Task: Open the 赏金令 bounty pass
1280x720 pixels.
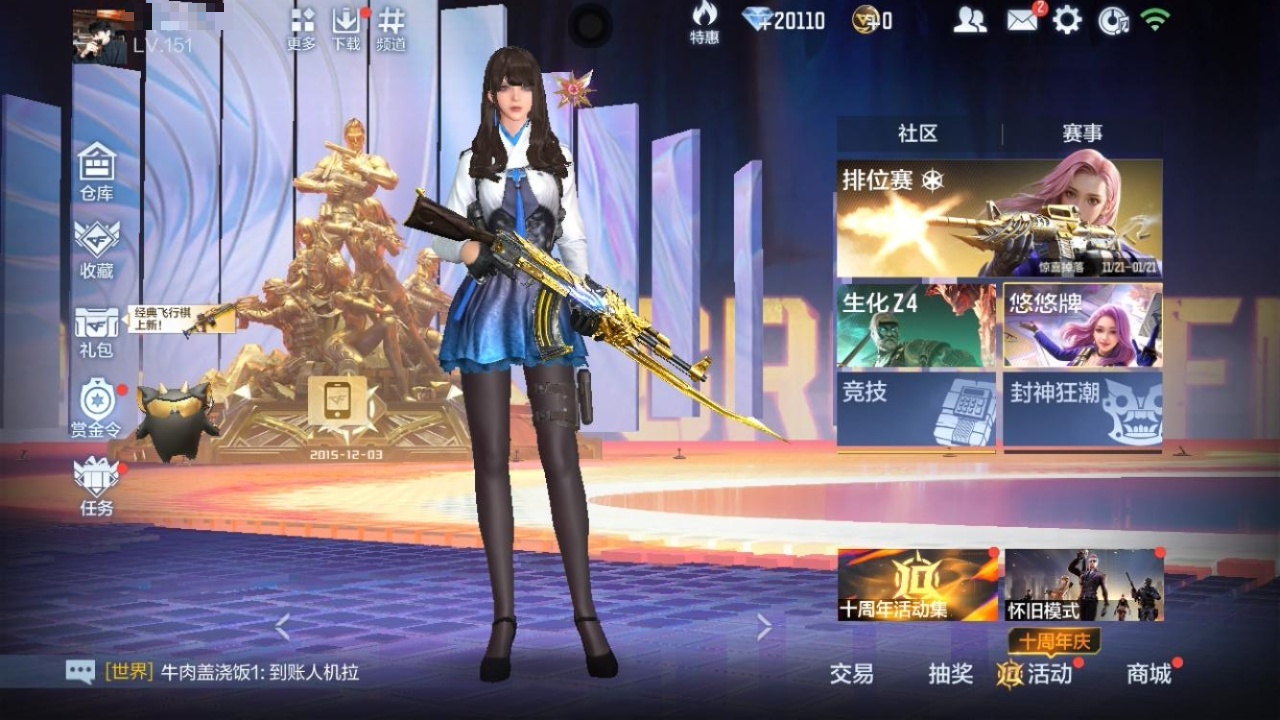Action: 97,407
